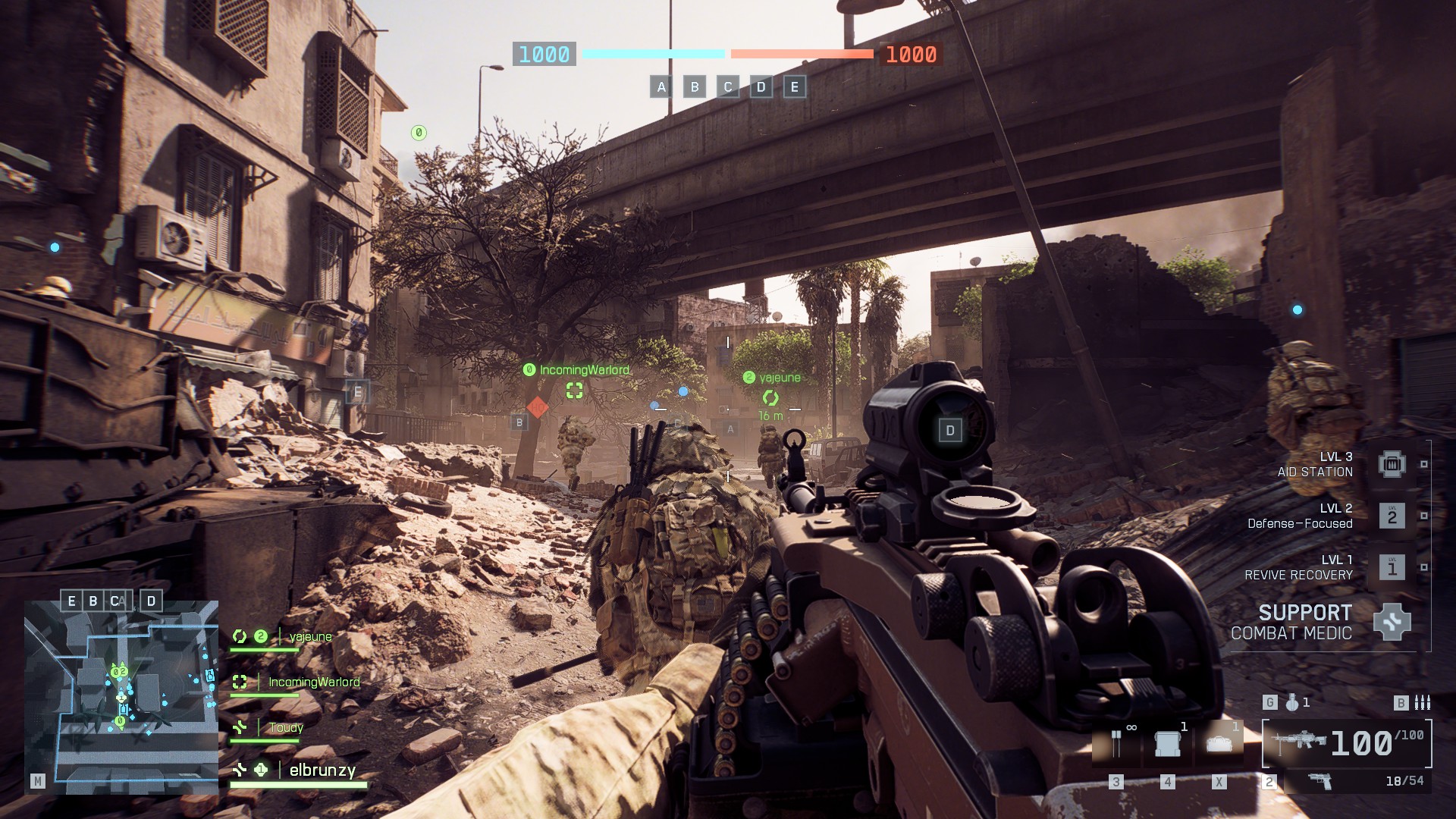Viewport: 1456px width, 819px height.
Task: Switch to the pistol sidearm slot
Action: (x=1320, y=781)
